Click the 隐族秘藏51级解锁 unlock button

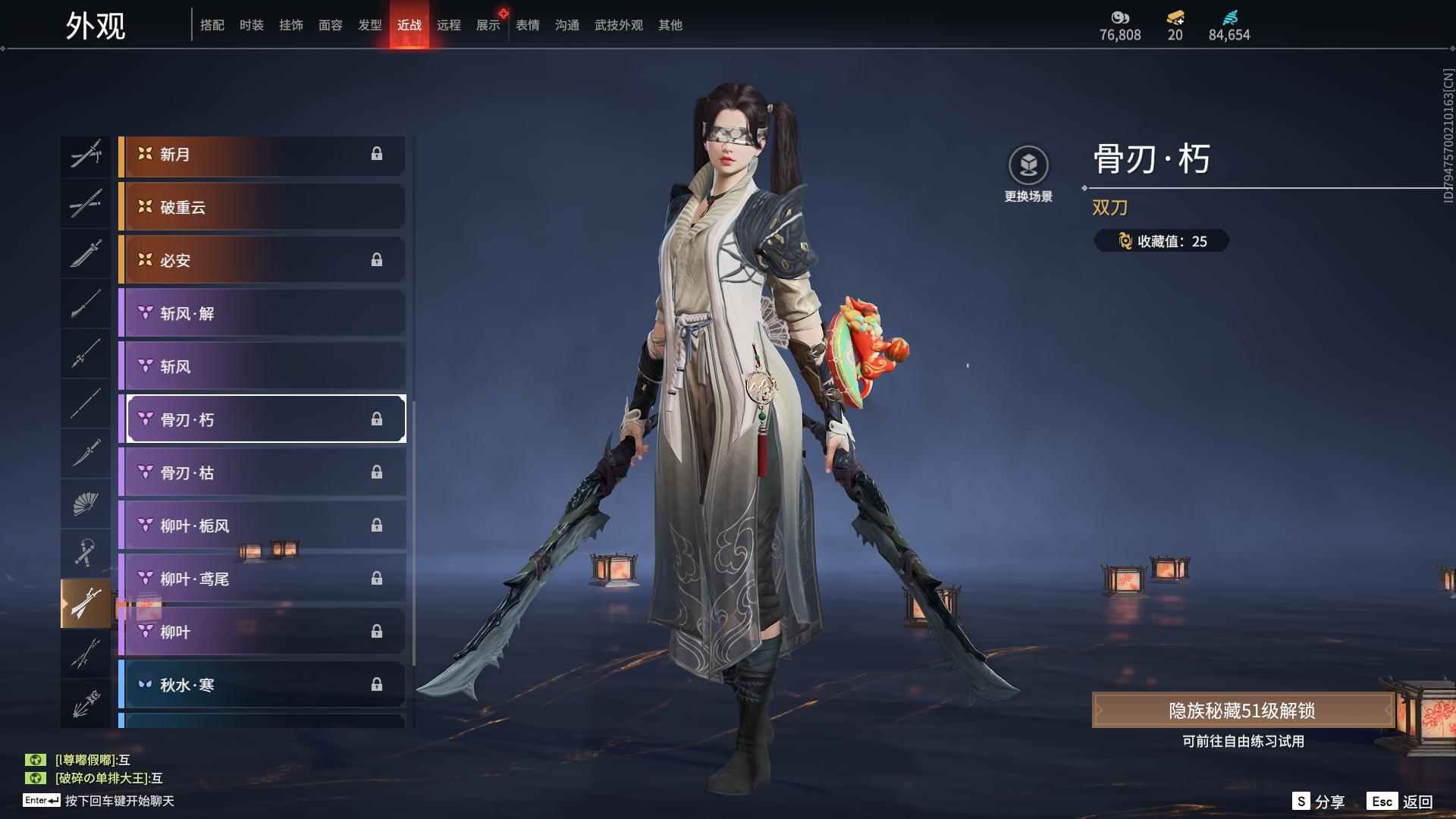(x=1242, y=711)
